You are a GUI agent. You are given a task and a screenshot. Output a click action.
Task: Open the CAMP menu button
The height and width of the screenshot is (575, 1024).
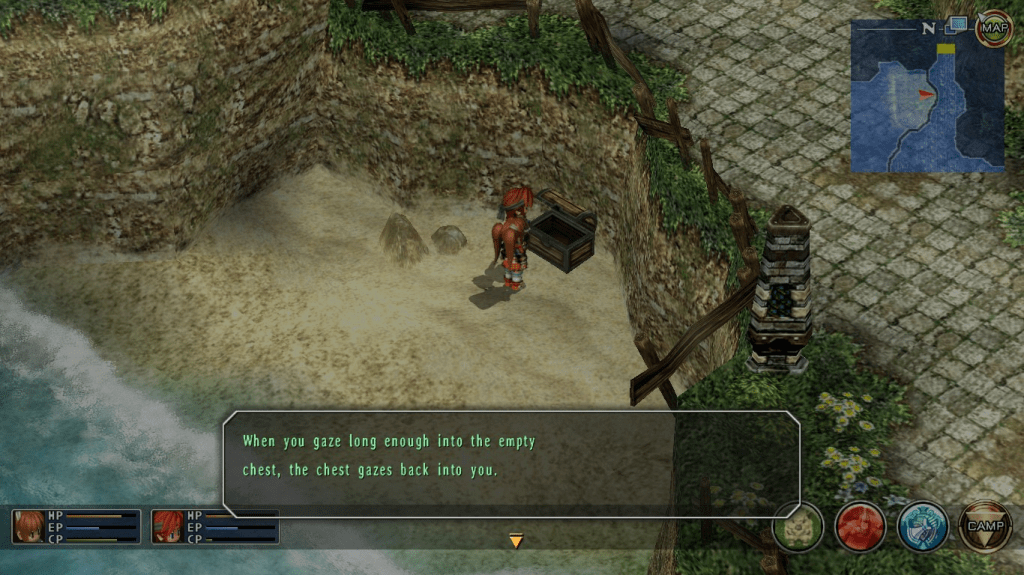(985, 526)
